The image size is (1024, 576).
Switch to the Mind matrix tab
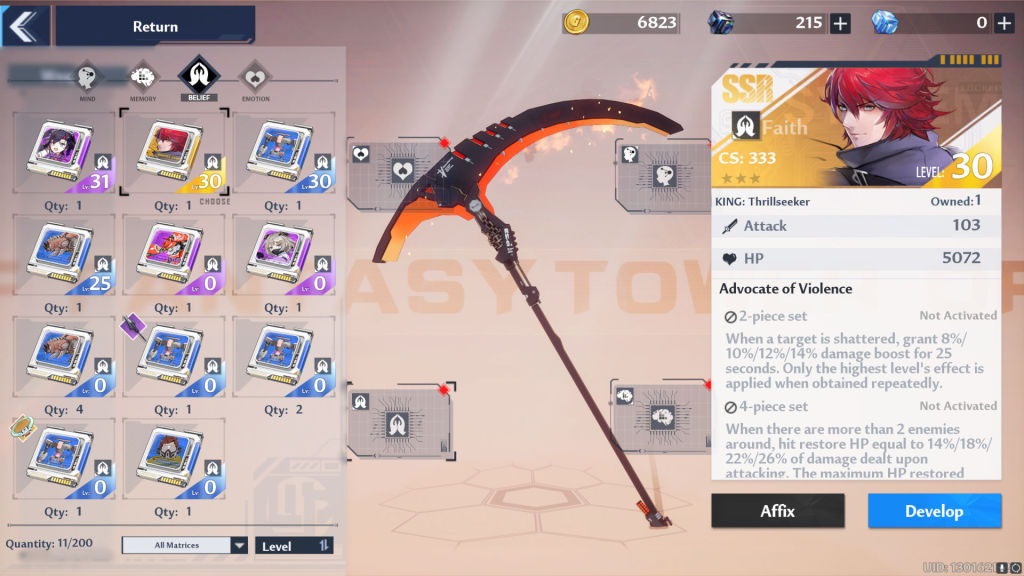click(x=87, y=76)
